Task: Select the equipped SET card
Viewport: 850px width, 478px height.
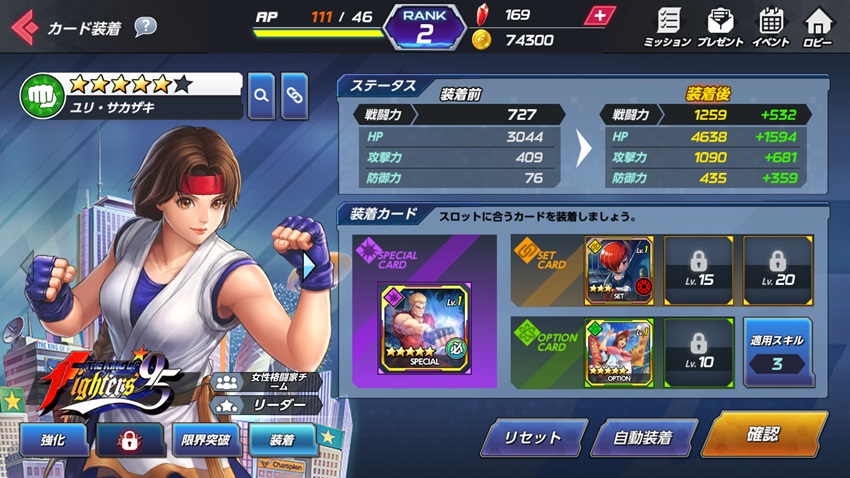Action: pyautogui.click(x=620, y=270)
